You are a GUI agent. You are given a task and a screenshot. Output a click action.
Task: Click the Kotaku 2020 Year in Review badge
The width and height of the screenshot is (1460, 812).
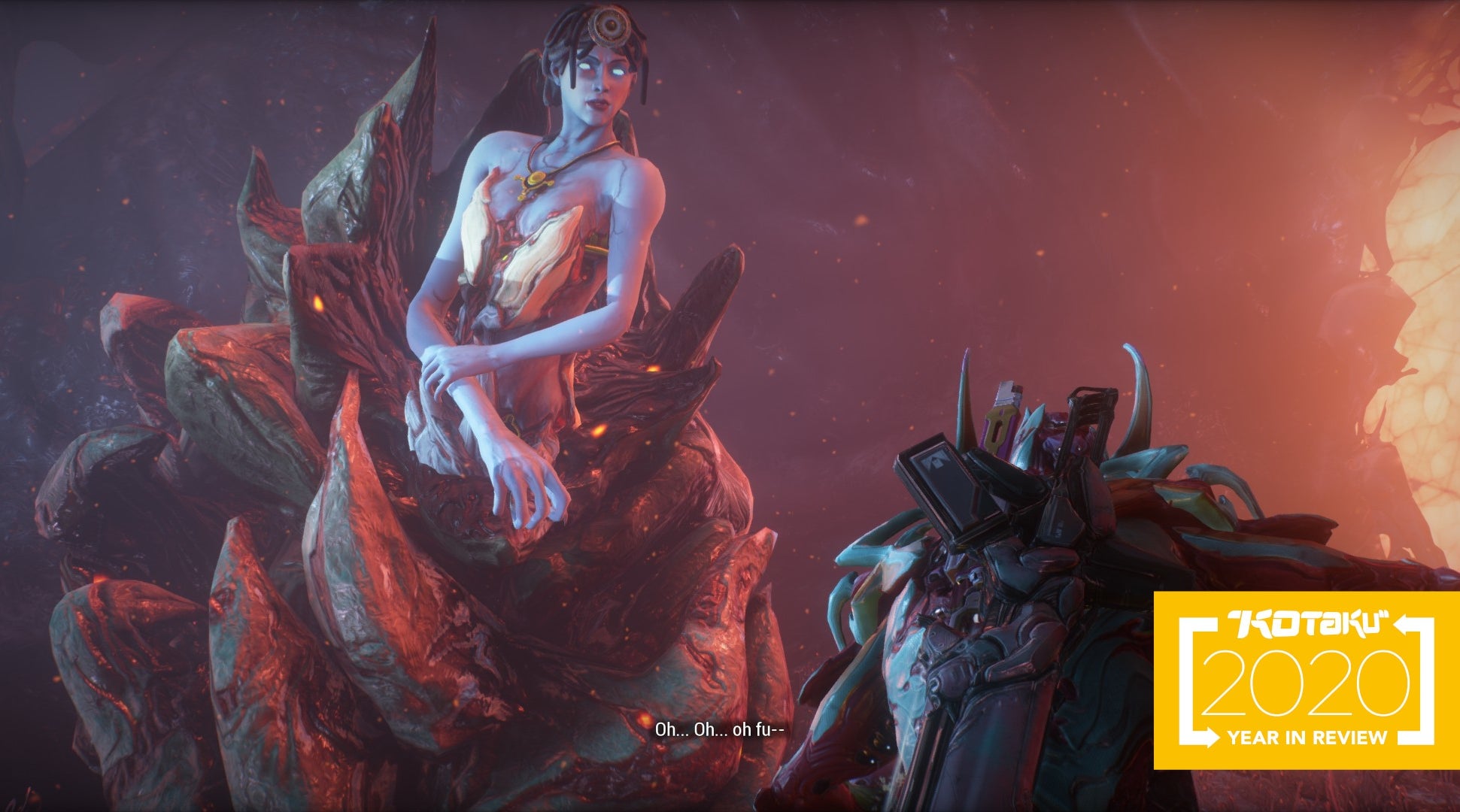(x=1306, y=680)
